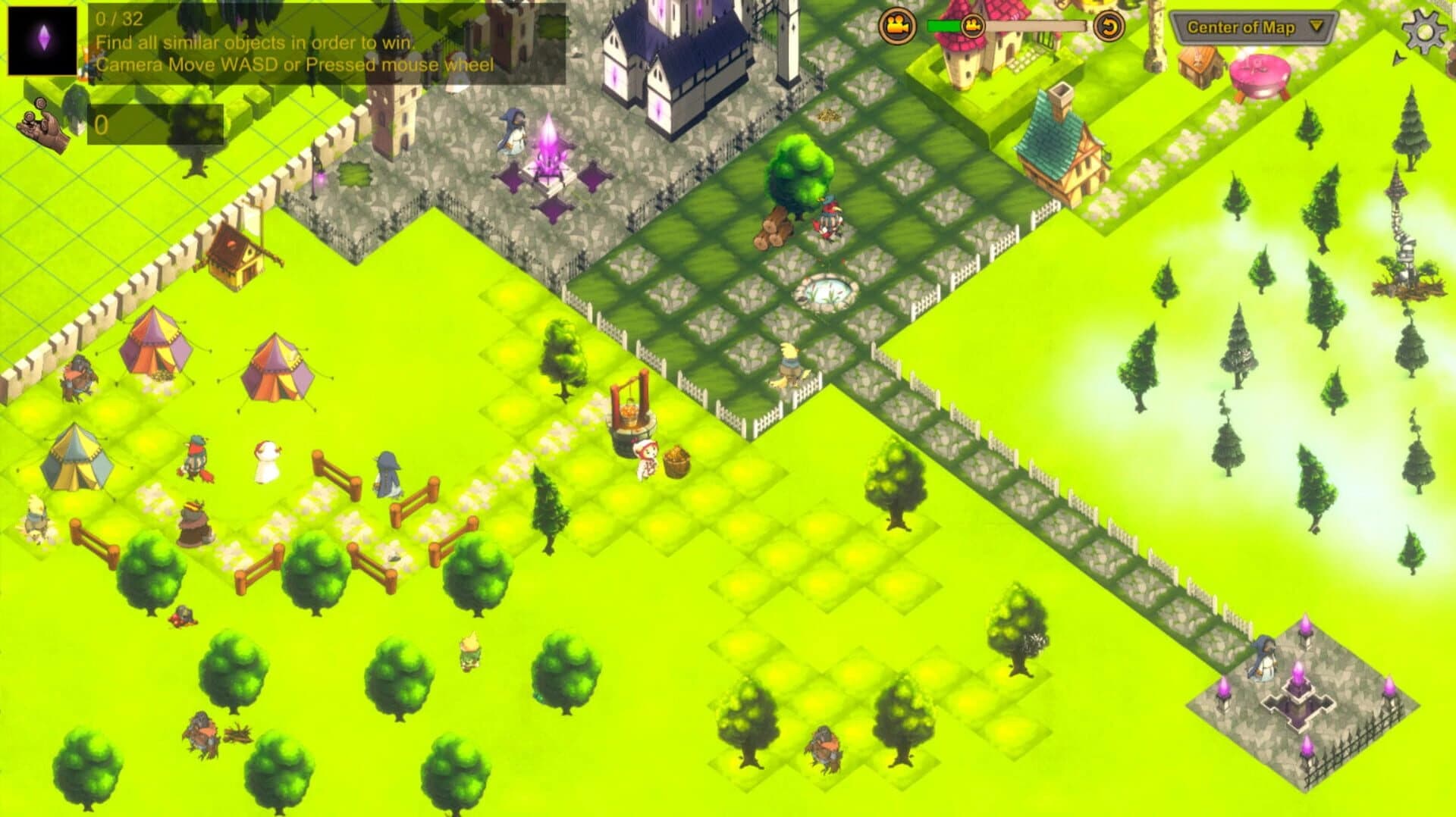This screenshot has height=817, width=1456.
Task: Expand the teleport location list via the yellow arrow
Action: click(x=1316, y=25)
